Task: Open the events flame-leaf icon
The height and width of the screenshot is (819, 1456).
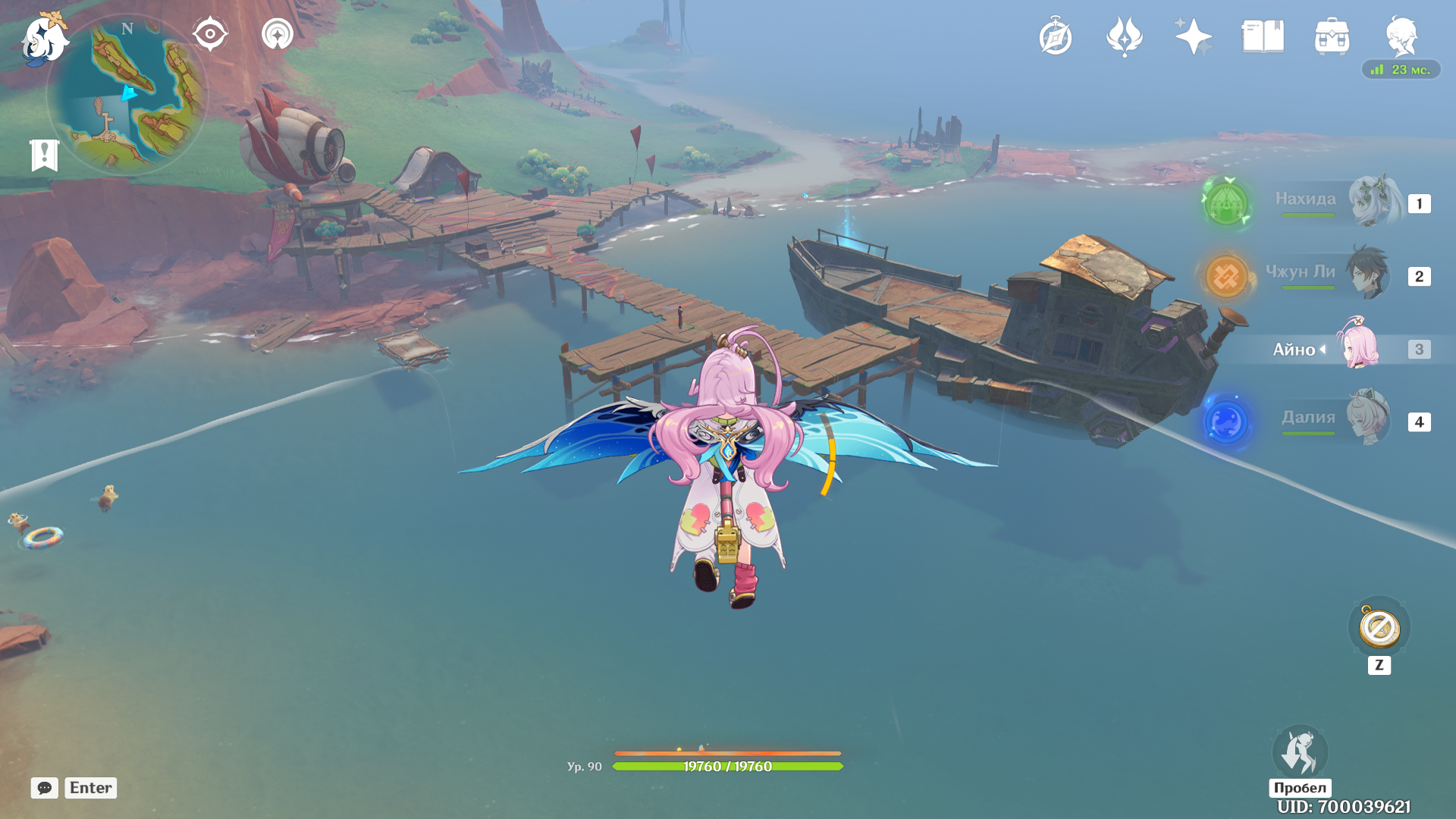Action: pyautogui.click(x=1125, y=37)
